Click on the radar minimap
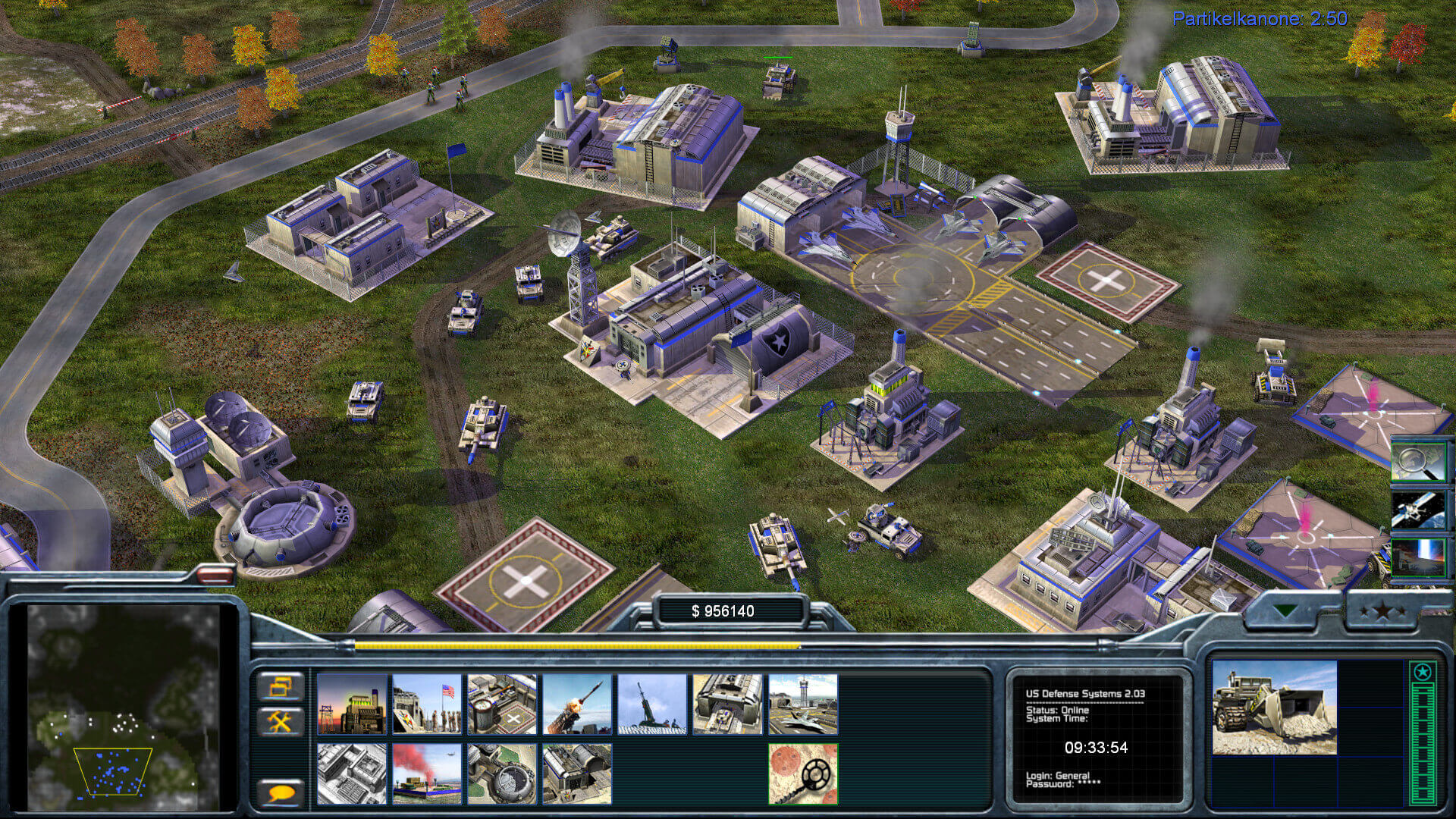 click(x=123, y=706)
